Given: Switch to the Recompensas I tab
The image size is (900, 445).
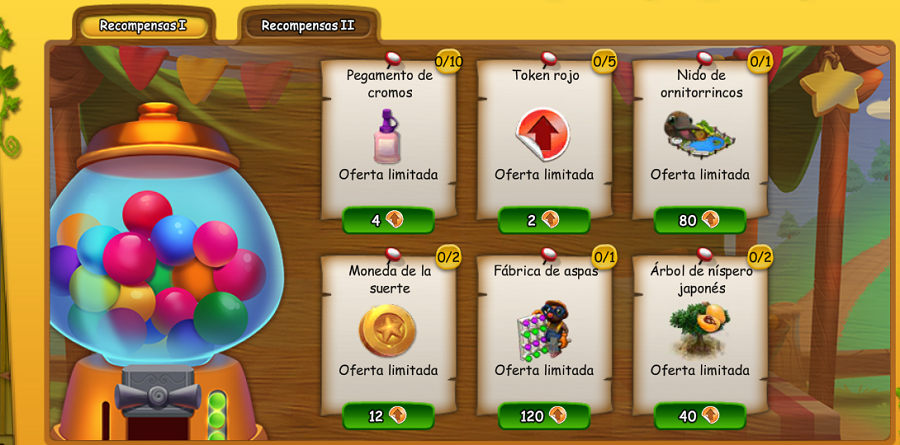Looking at the screenshot, I should (x=143, y=26).
